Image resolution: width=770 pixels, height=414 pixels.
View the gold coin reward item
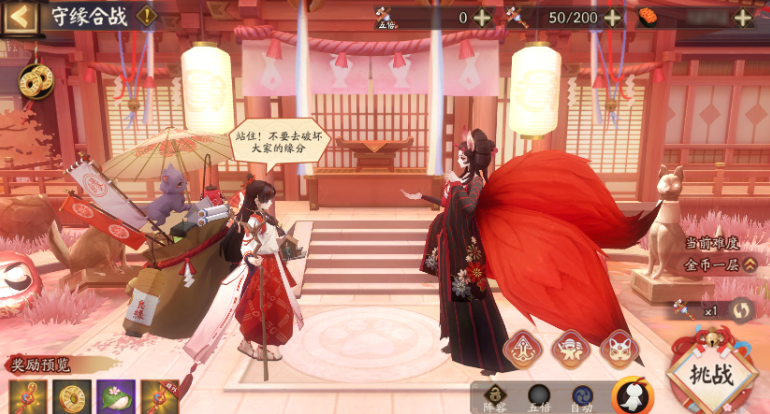(x=72, y=397)
